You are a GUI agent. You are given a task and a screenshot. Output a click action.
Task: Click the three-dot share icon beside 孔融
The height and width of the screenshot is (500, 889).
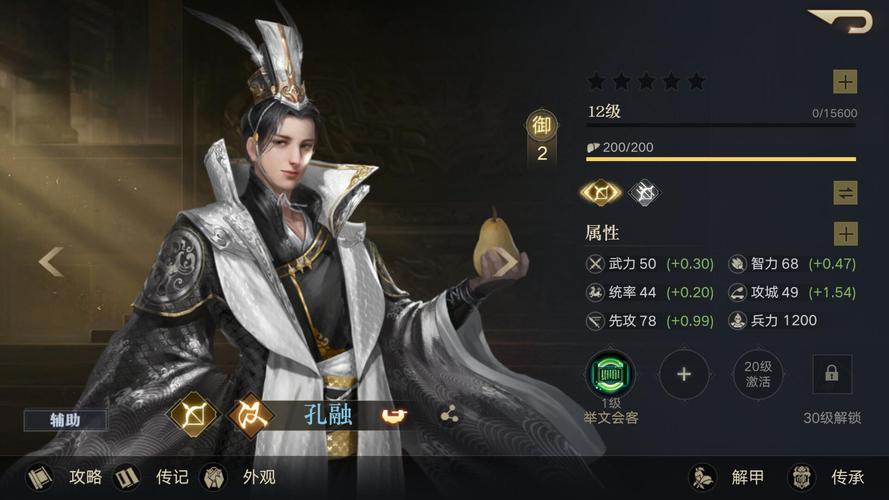pos(449,414)
